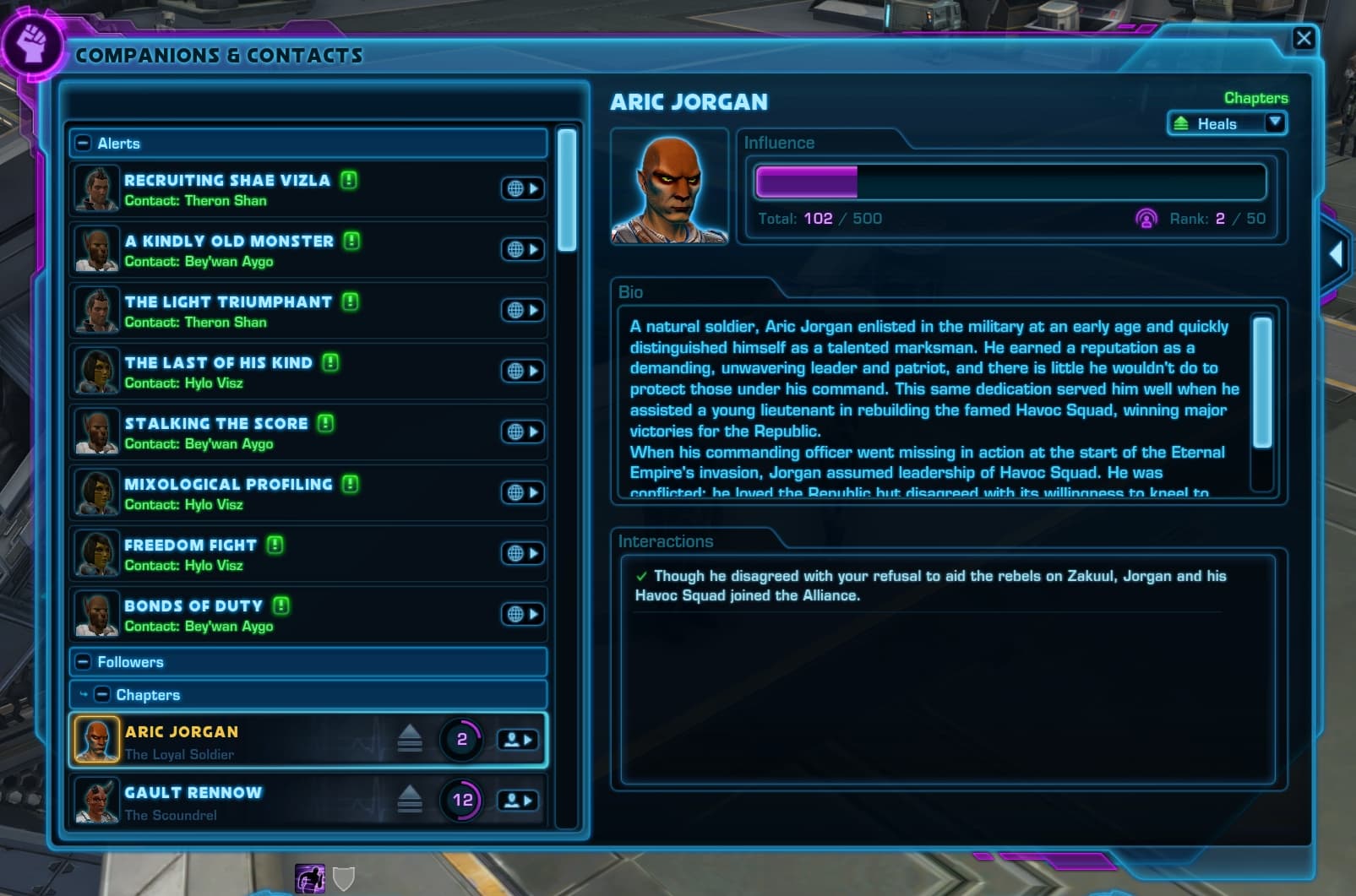Collapse the Alerts section
Image resolution: width=1356 pixels, height=896 pixels.
pos(82,143)
